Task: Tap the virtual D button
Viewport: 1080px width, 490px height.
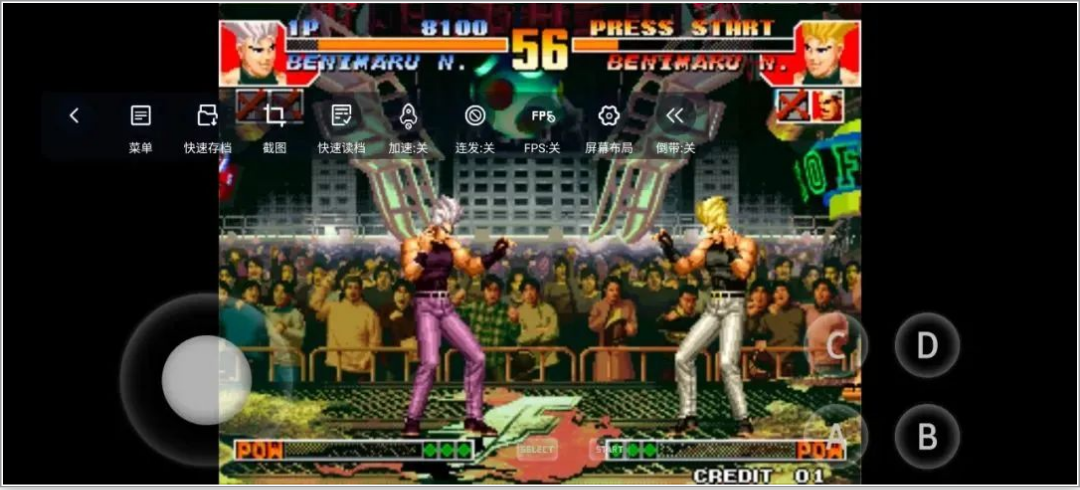Action: [927, 345]
